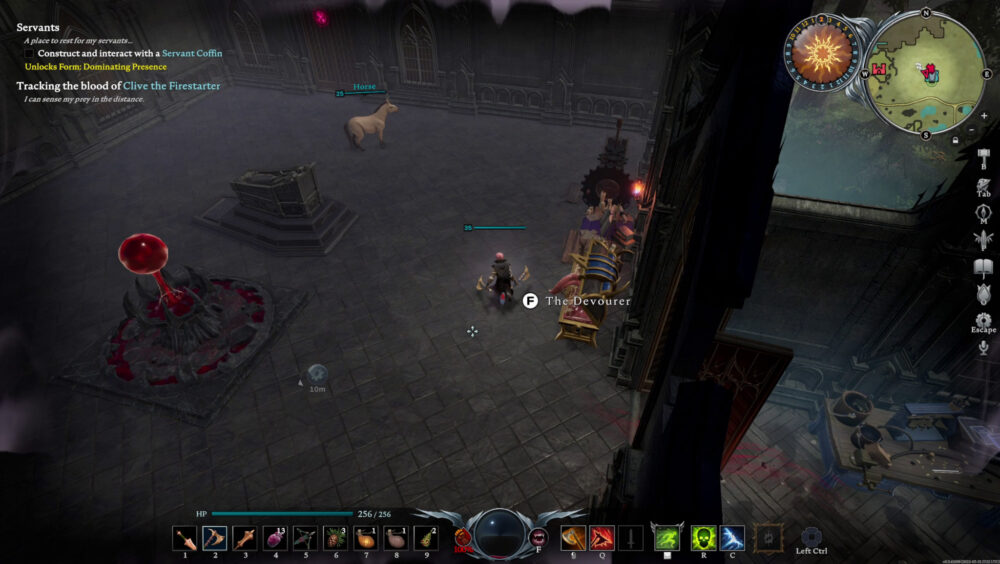Activate the green skull R ability

[x=702, y=539]
